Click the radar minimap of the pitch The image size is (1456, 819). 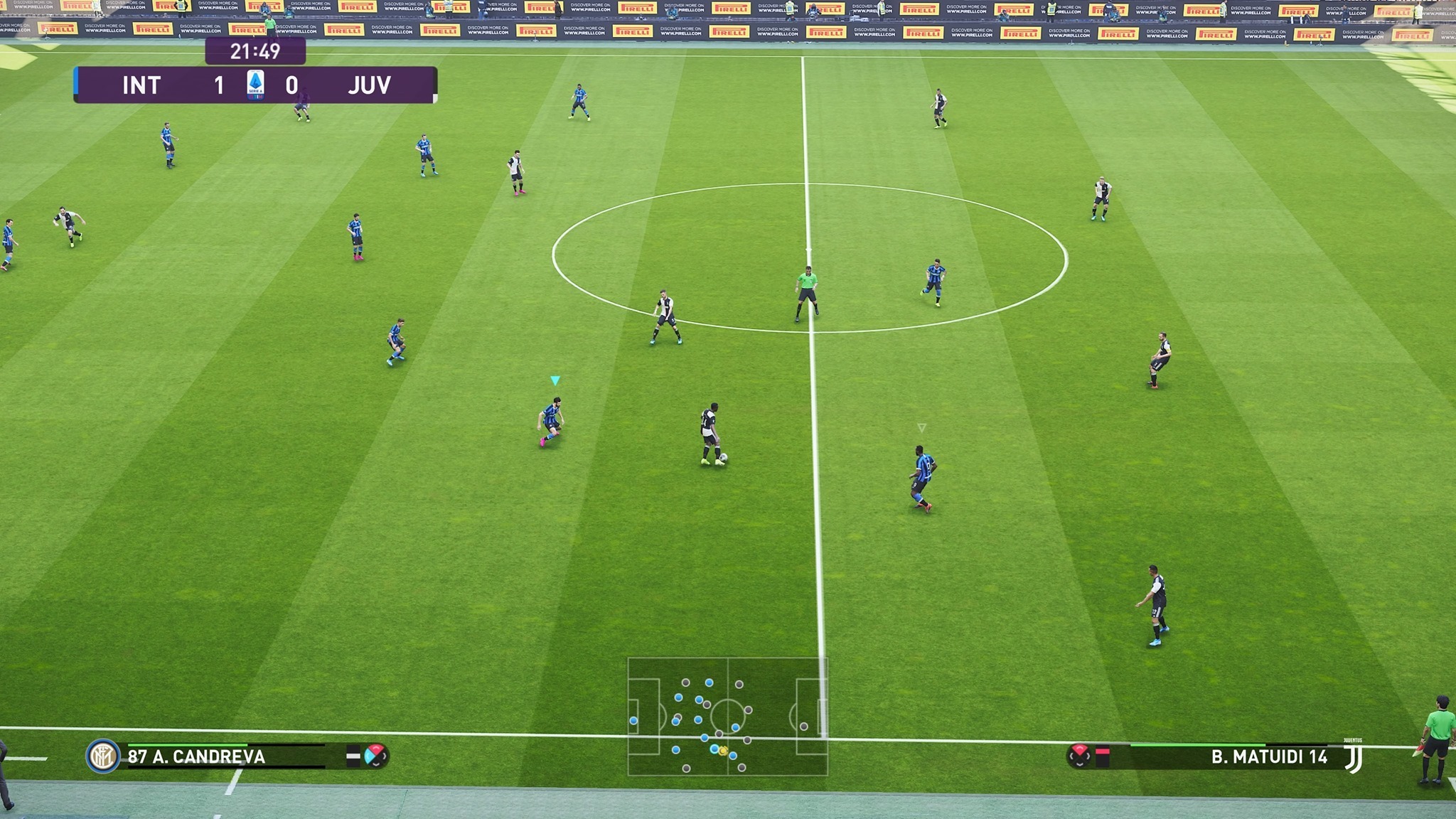click(727, 716)
